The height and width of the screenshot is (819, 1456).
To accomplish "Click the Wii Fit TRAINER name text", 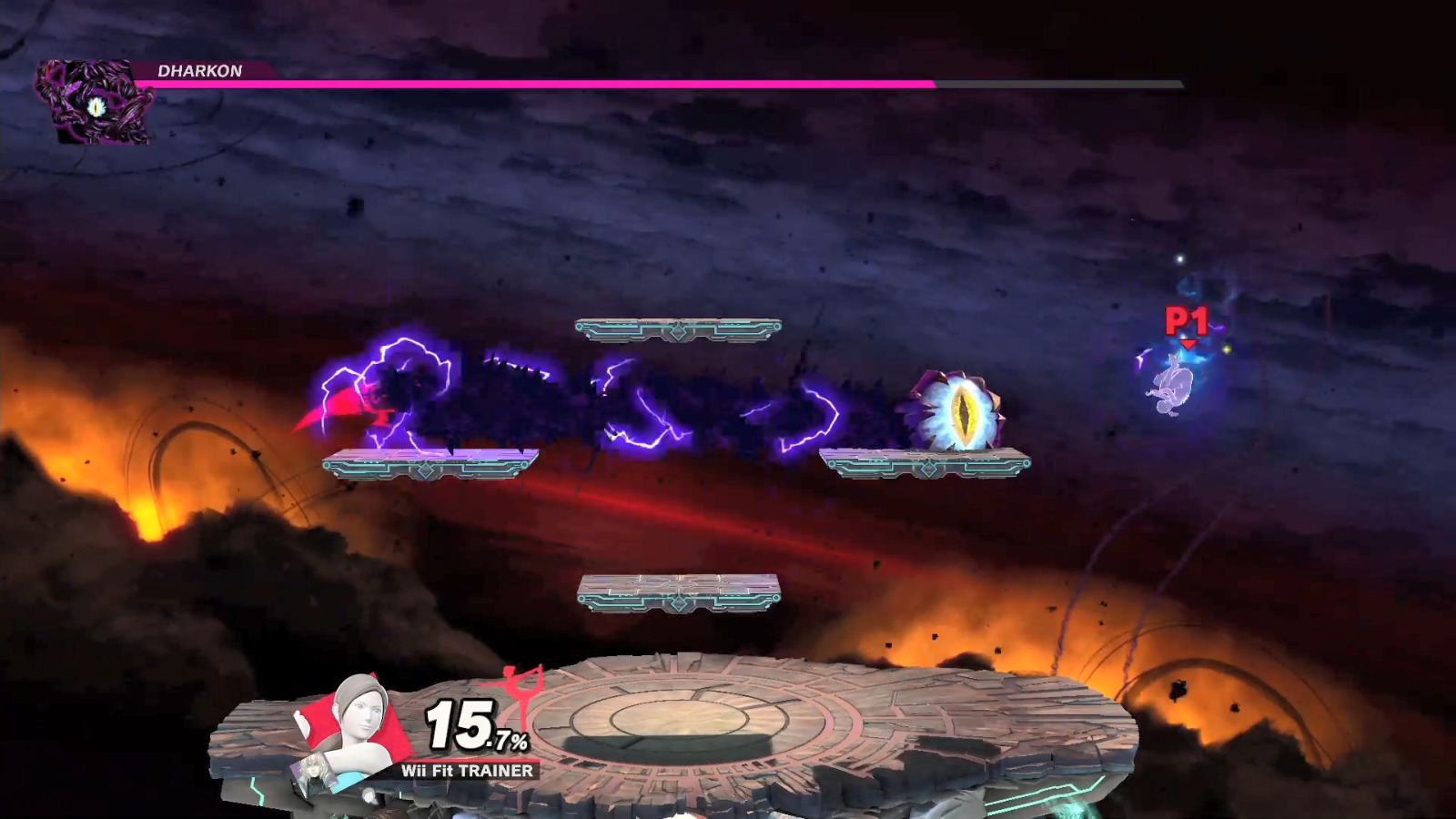I will pos(466,770).
